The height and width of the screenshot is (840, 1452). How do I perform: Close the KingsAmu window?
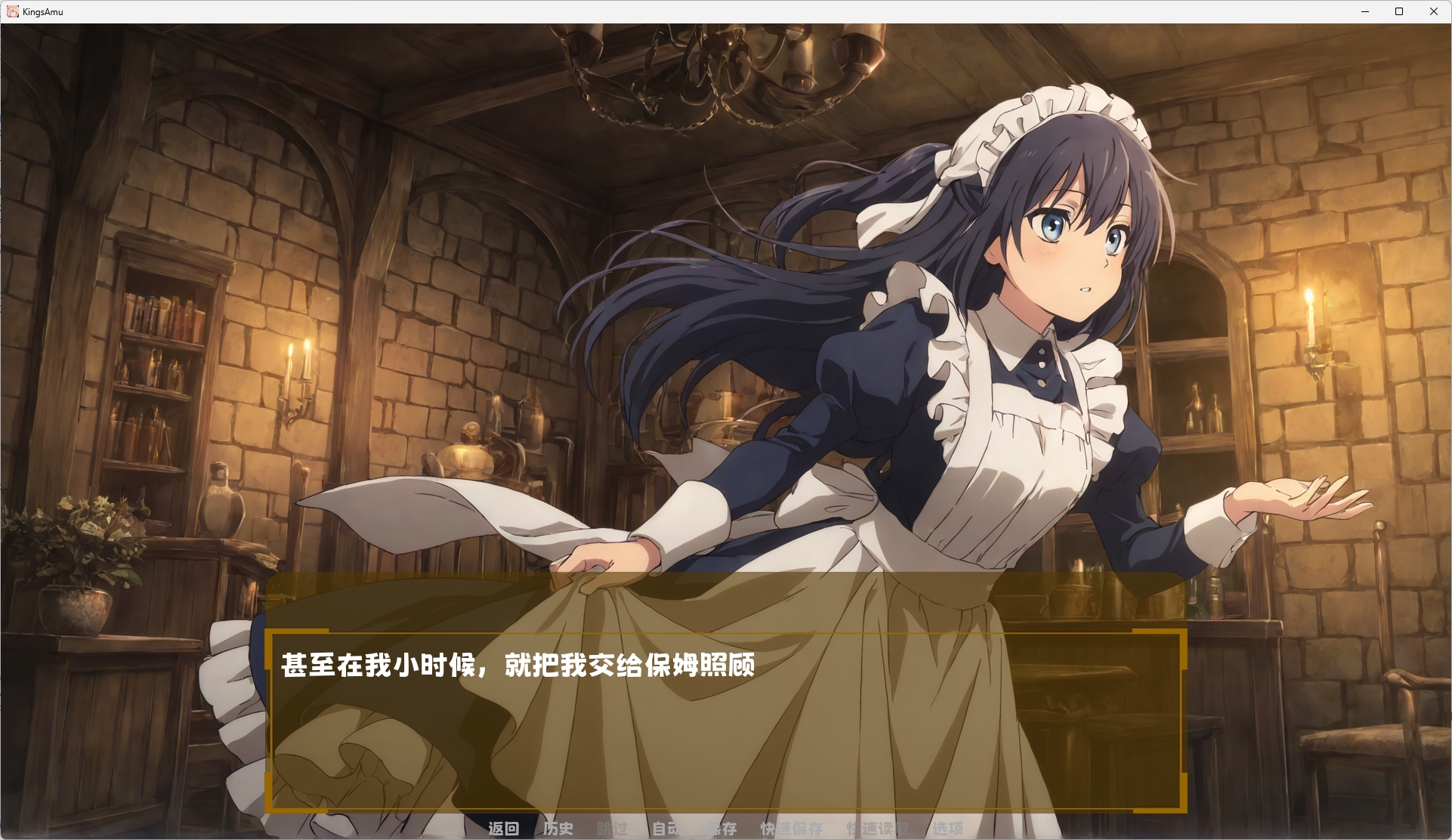tap(1433, 11)
